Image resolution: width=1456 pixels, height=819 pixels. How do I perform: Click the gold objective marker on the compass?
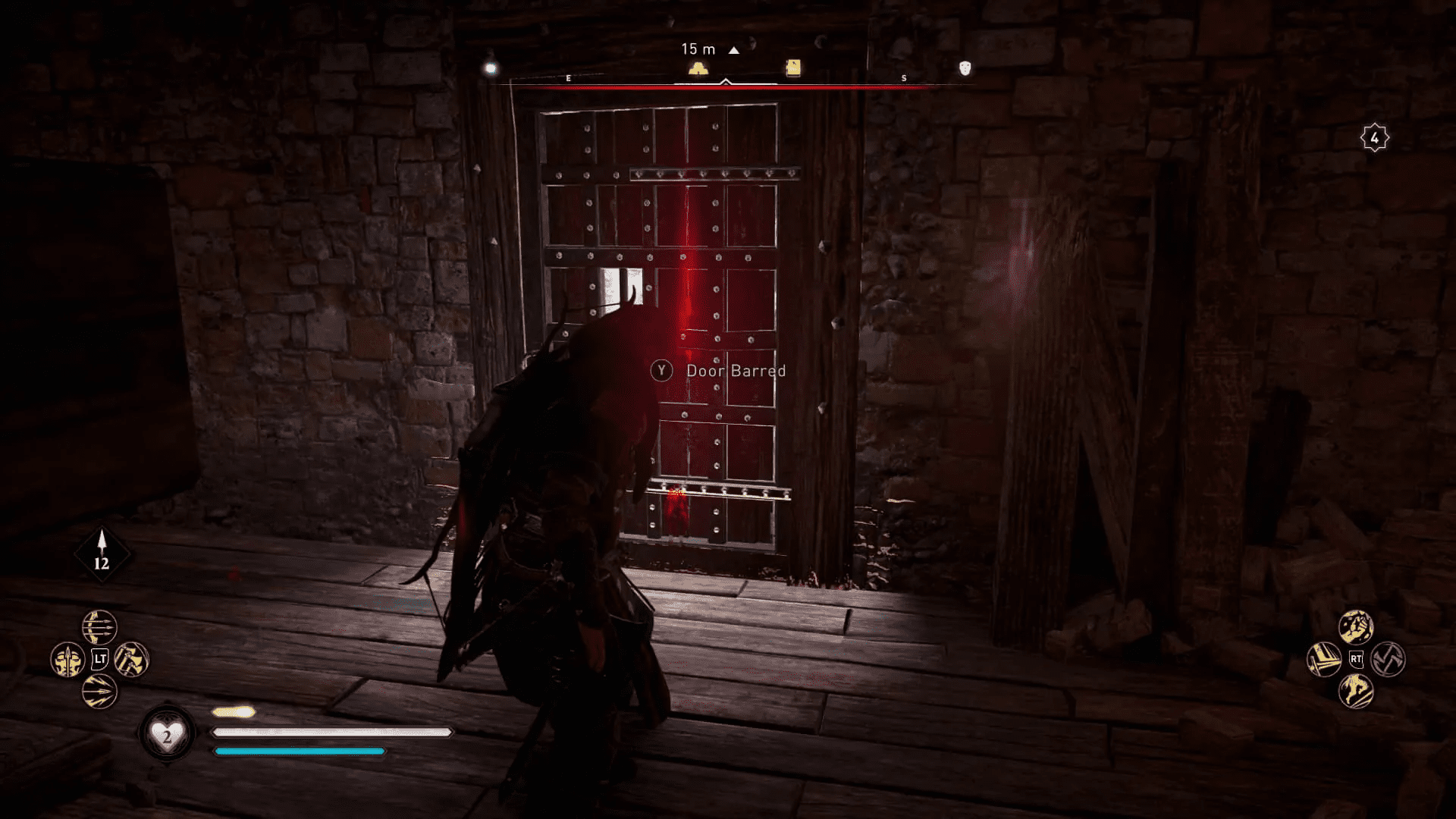pos(698,68)
